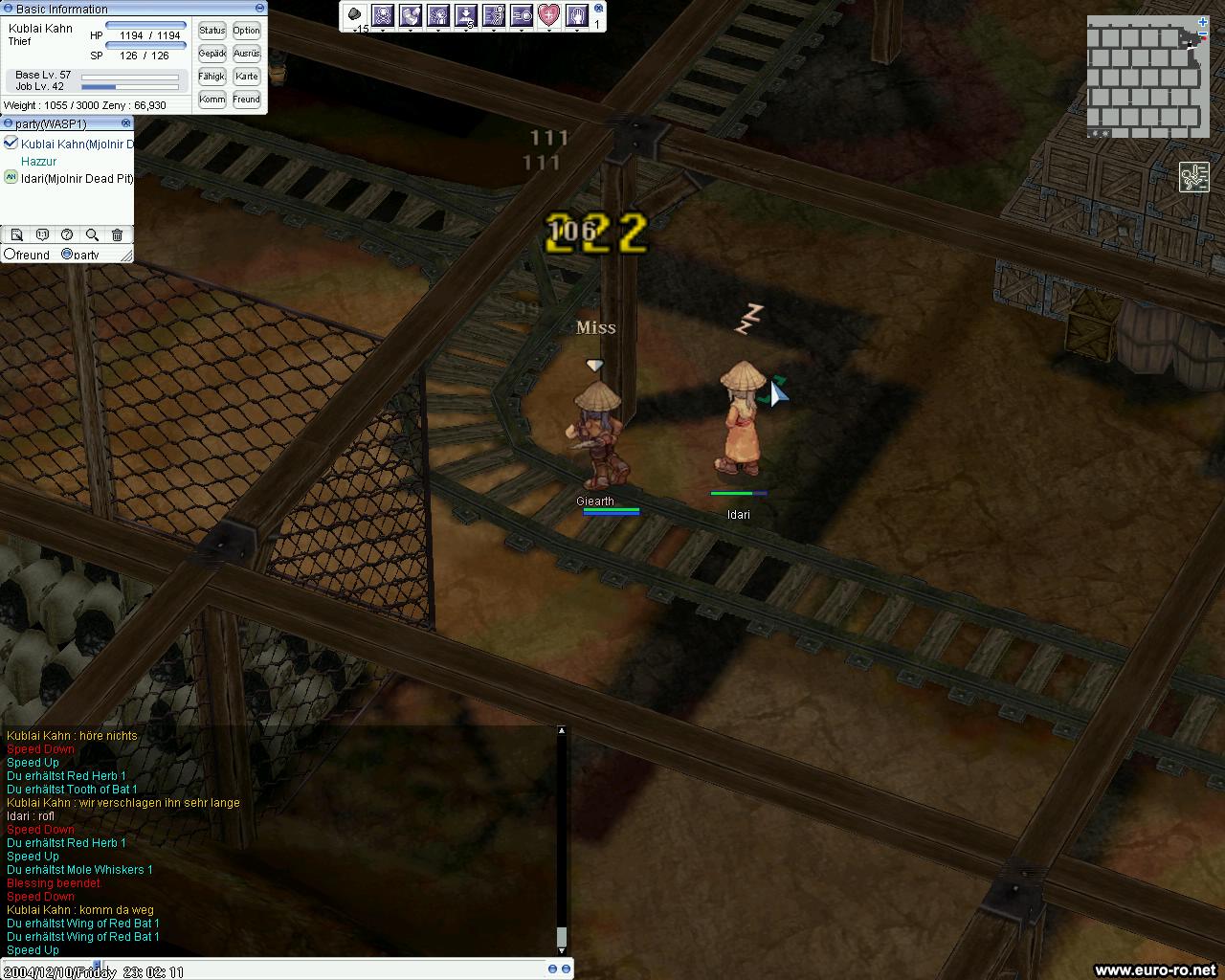
Task: Zoom in the minimap with plus button
Action: (x=1202, y=22)
